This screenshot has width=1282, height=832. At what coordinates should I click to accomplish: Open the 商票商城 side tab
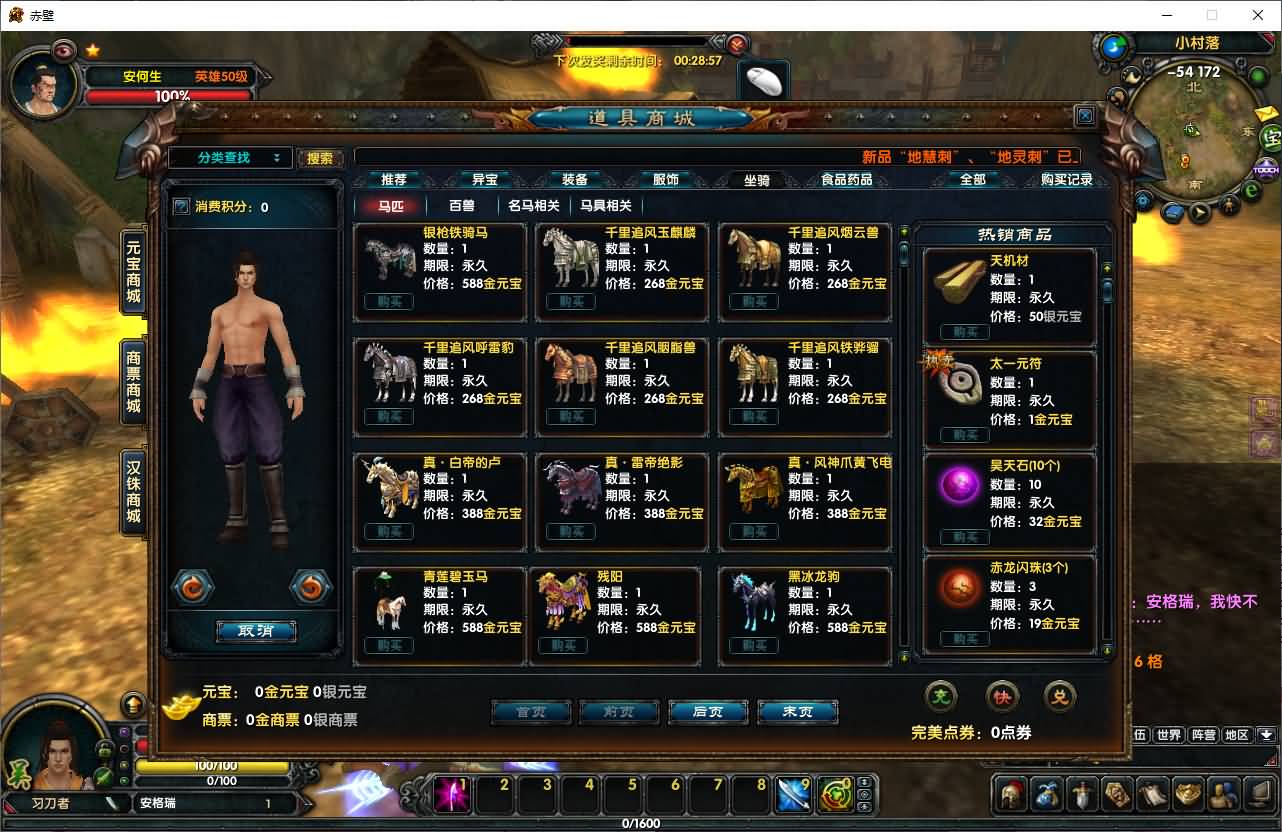(134, 383)
